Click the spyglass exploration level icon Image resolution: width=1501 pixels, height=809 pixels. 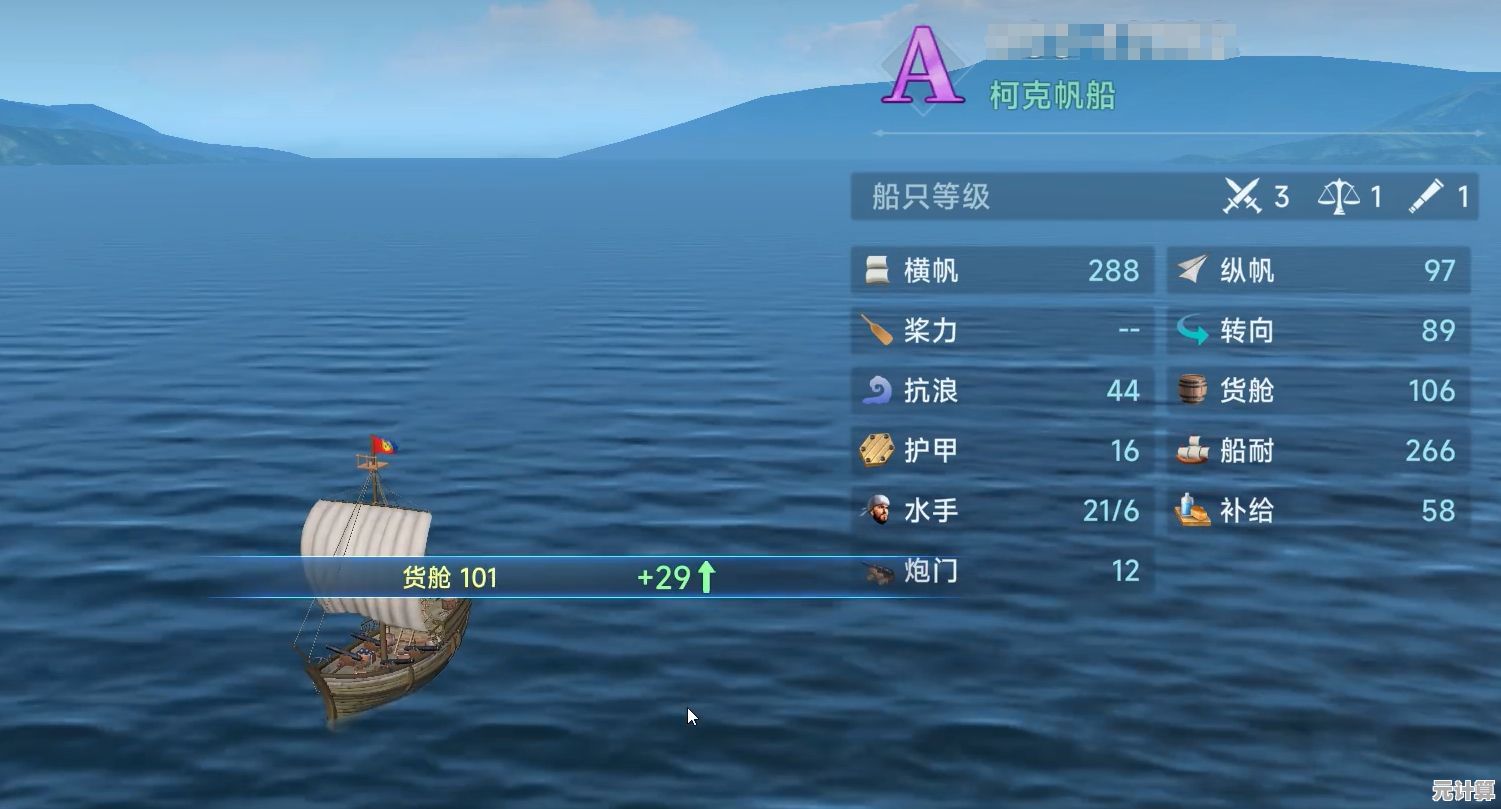point(1427,196)
